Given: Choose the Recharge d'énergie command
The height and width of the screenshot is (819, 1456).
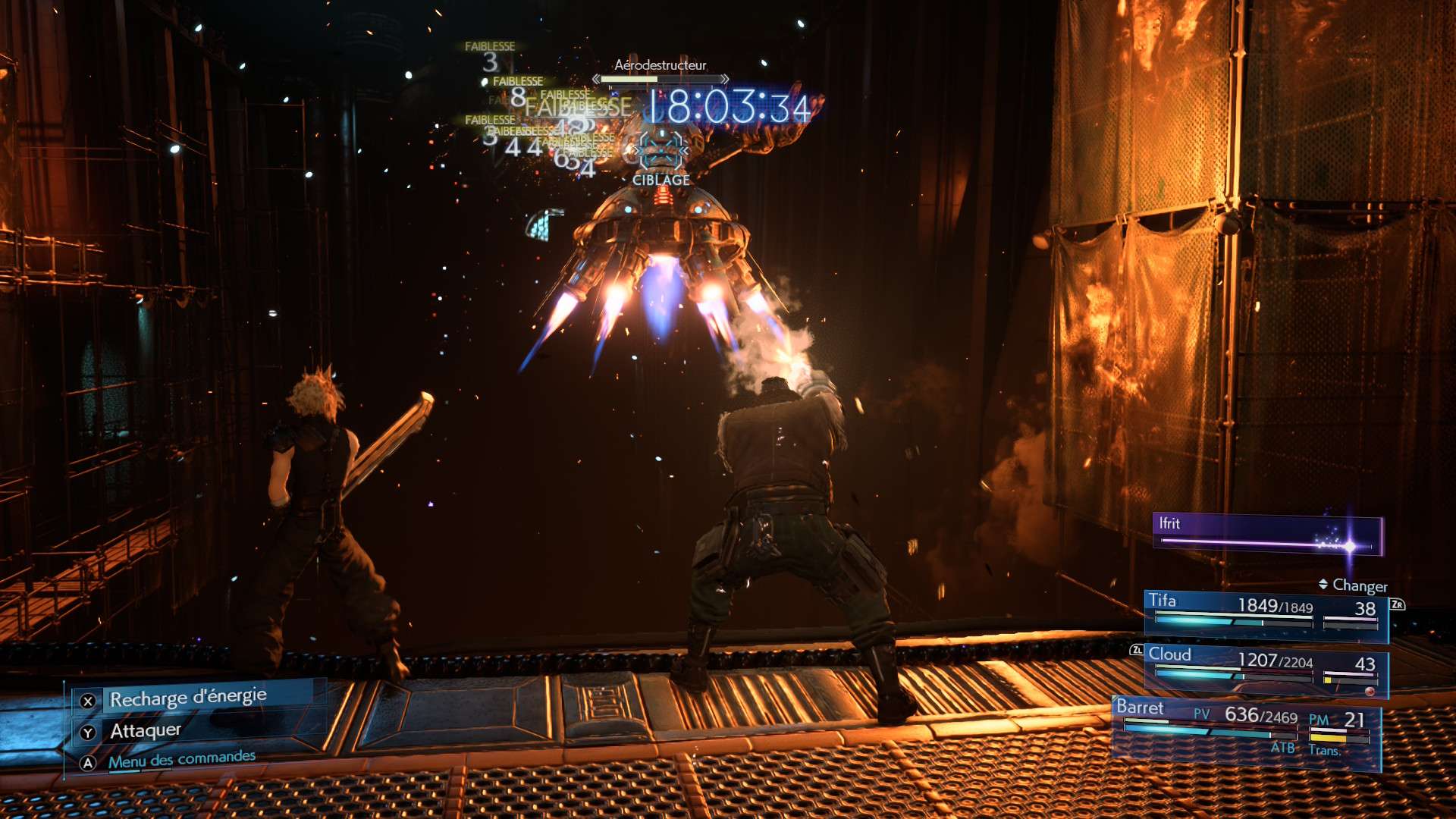Looking at the screenshot, I should point(187,698).
